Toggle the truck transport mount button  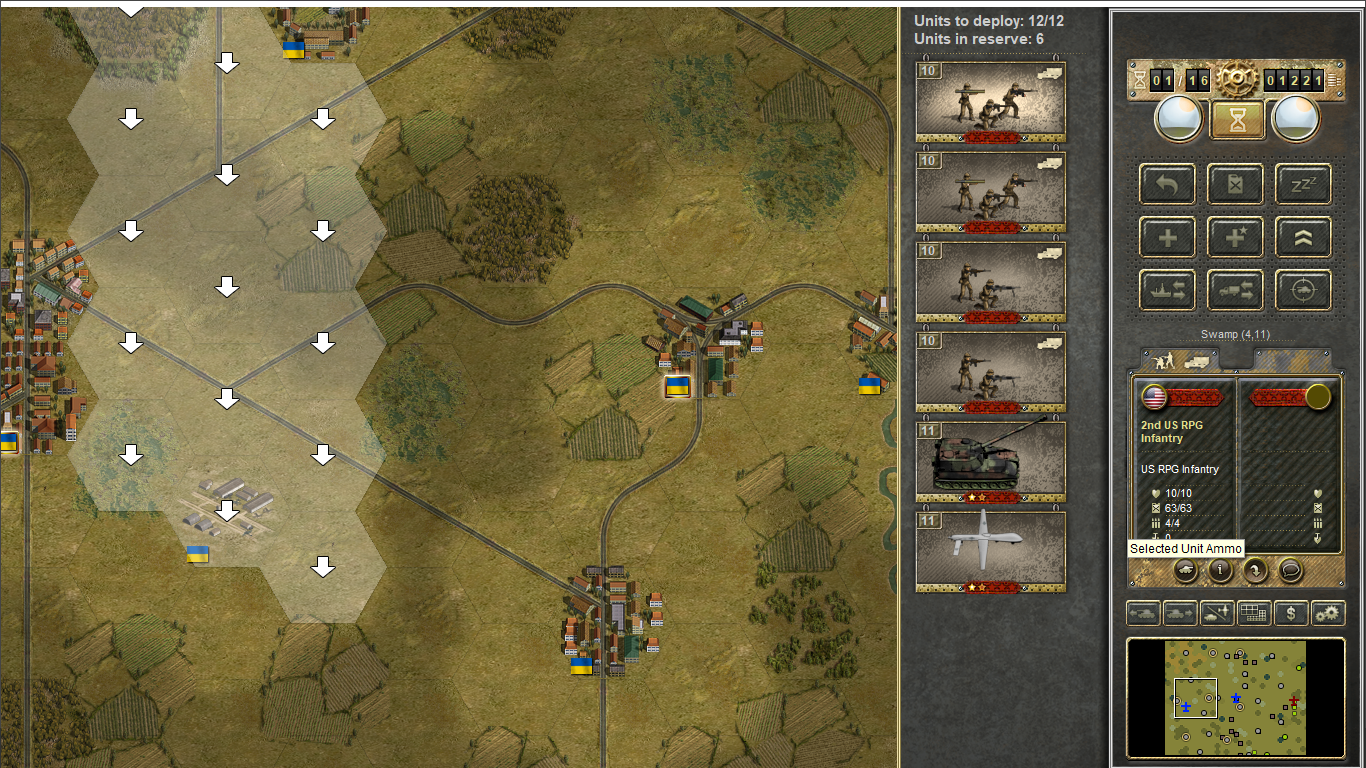pos(1235,290)
